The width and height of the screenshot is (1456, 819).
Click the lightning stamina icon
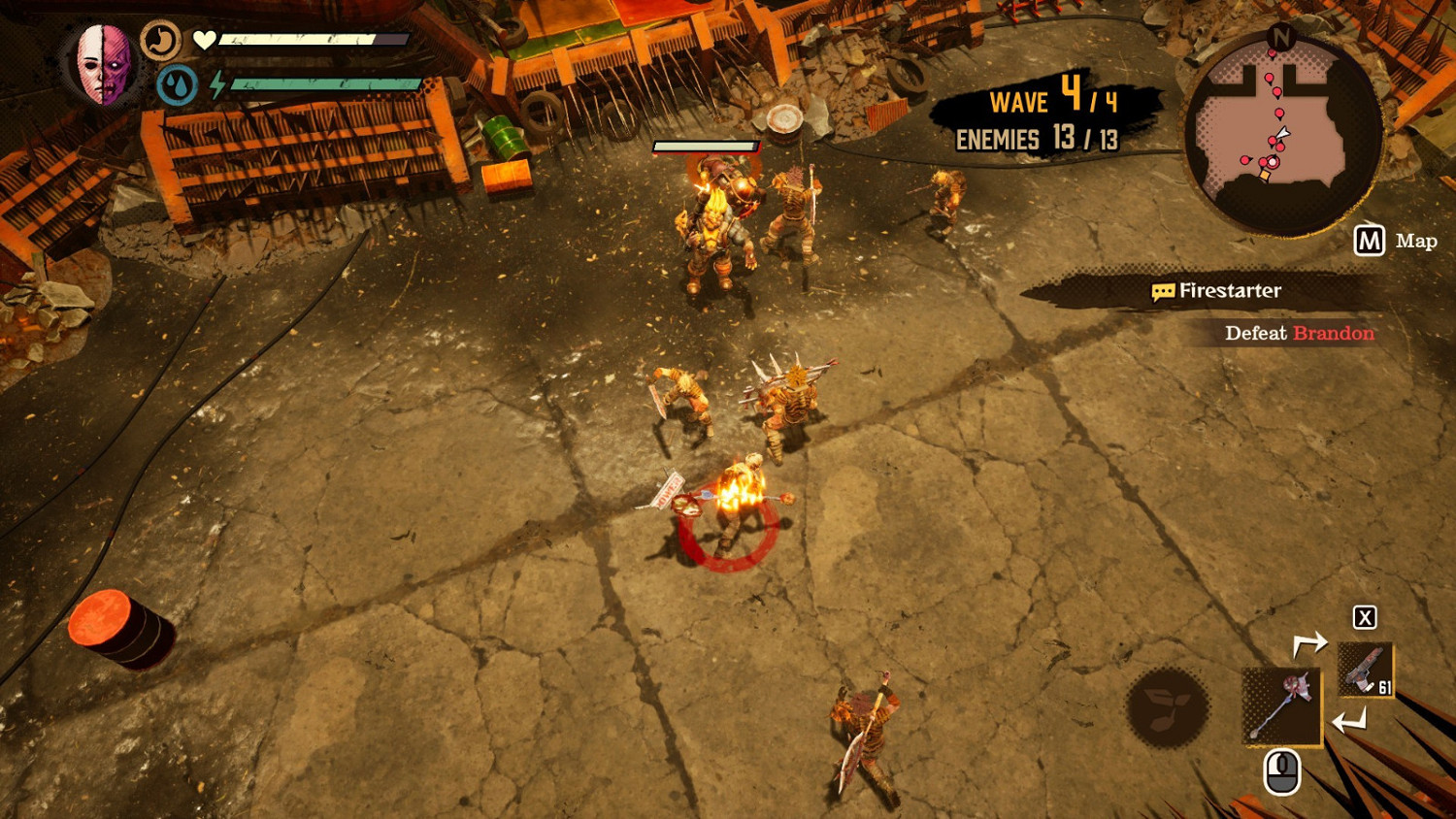coord(215,83)
